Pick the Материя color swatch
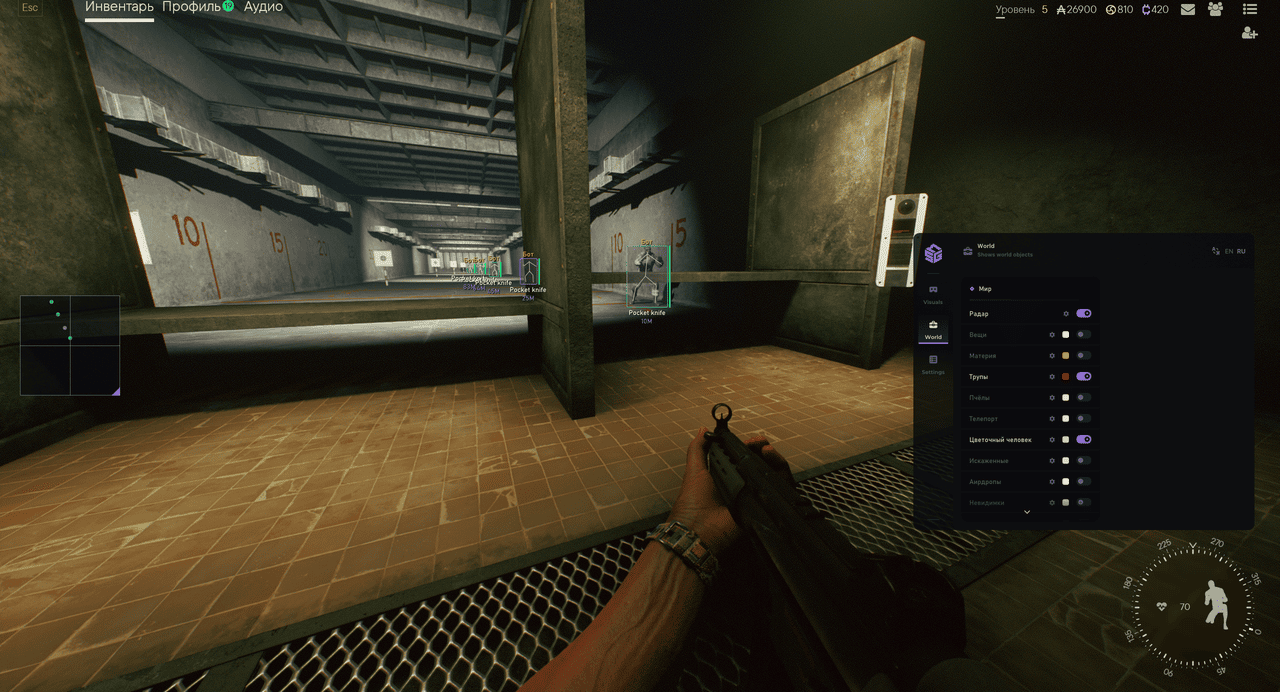 pos(1066,356)
